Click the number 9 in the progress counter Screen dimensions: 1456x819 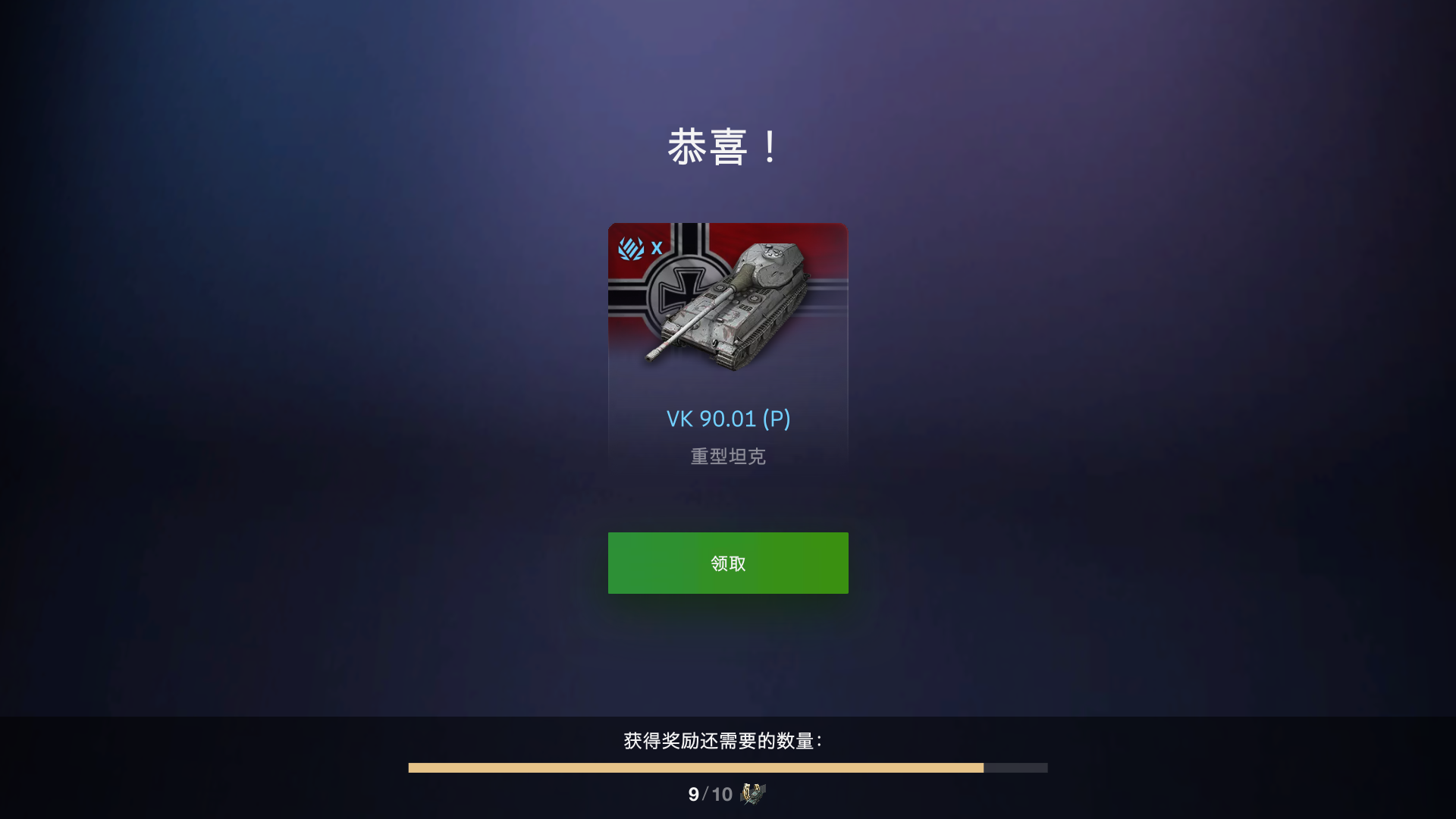[x=692, y=795]
